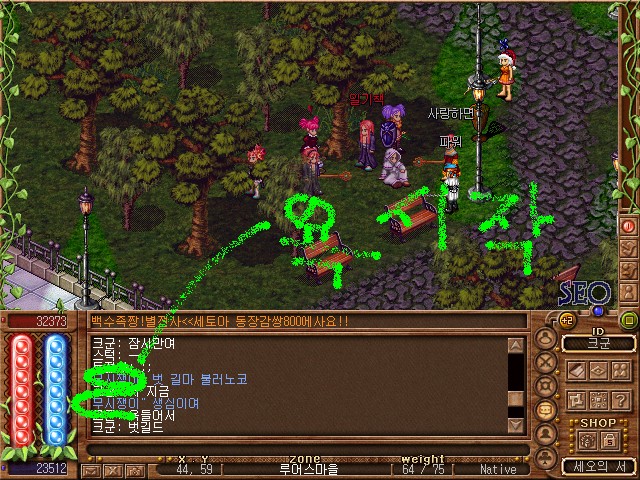This screenshot has width=640, height=480.
Task: Click the speech bubble chat icon
Action: pos(546,409)
